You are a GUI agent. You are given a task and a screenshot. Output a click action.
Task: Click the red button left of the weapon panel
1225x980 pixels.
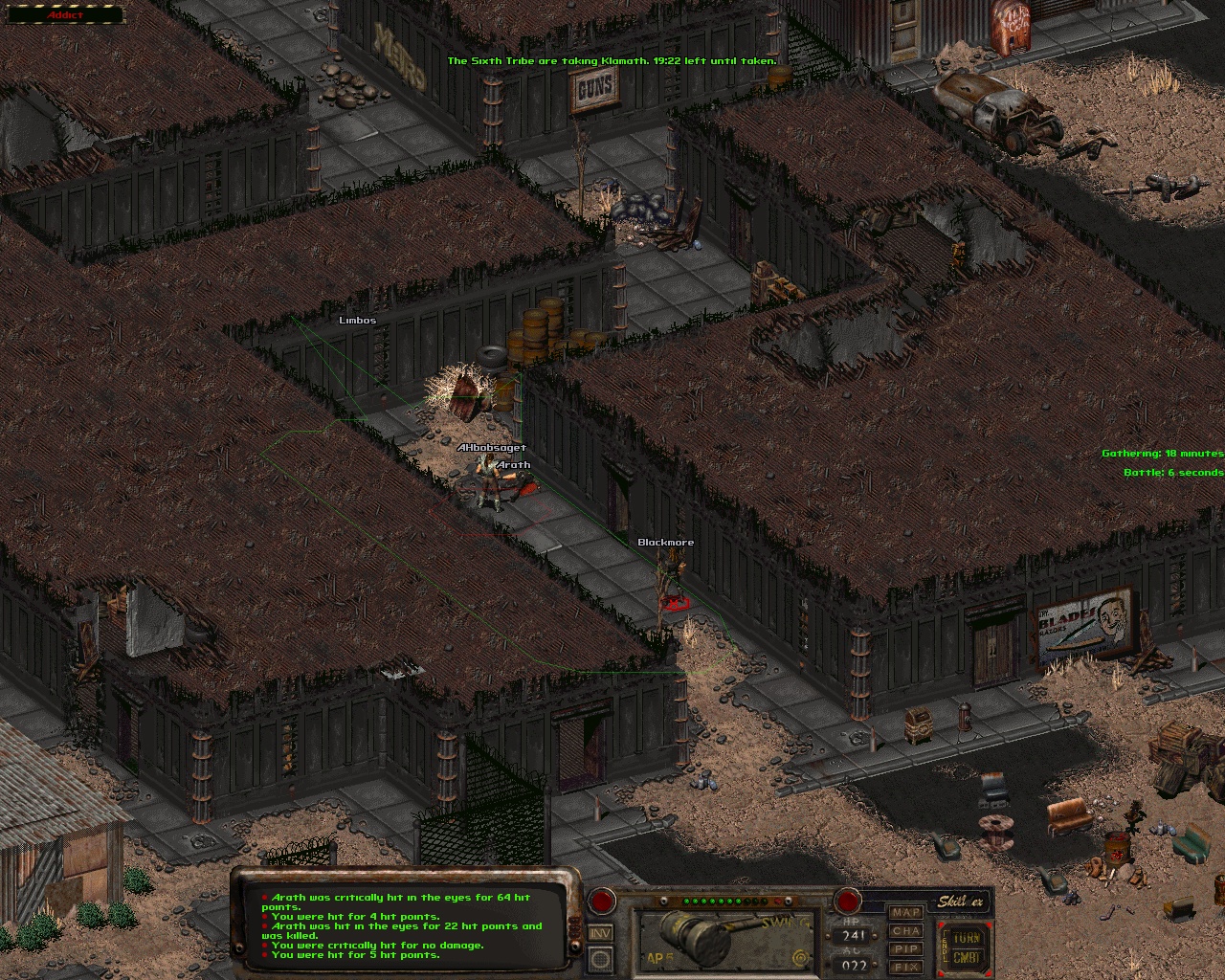point(602,901)
